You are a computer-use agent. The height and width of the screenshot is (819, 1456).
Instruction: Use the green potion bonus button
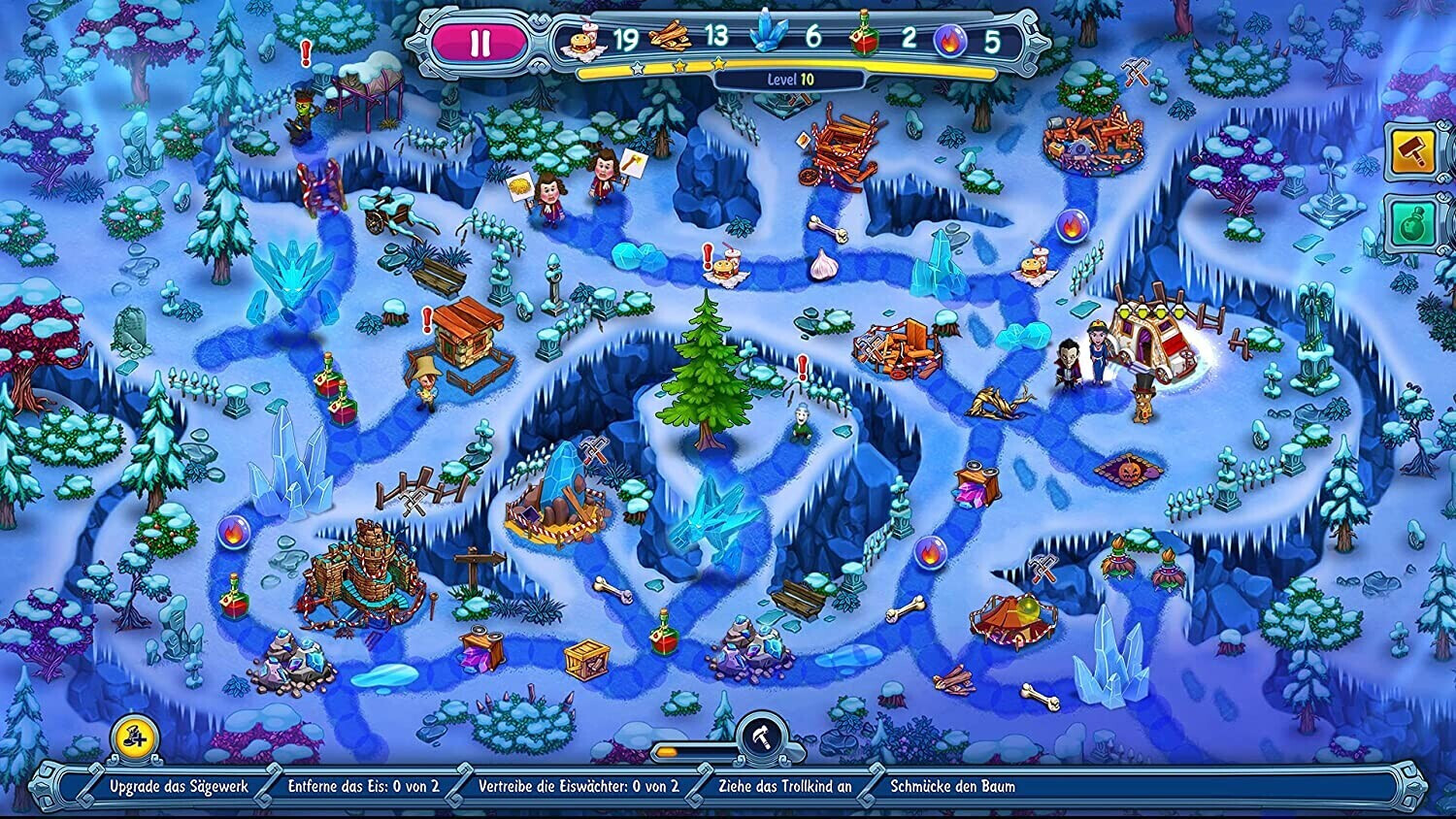[1412, 224]
